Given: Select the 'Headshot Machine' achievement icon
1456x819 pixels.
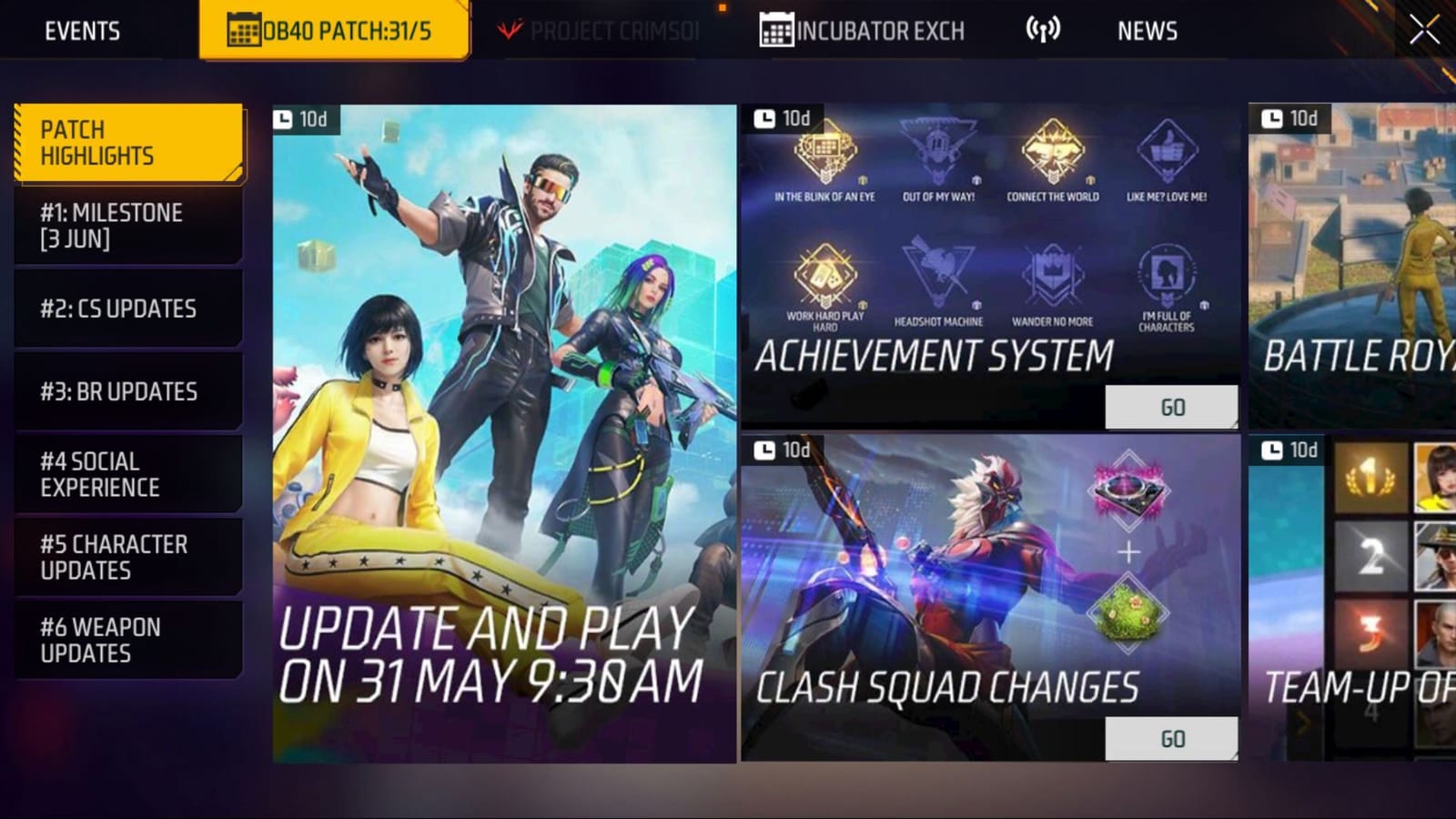Looking at the screenshot, I should [937, 273].
